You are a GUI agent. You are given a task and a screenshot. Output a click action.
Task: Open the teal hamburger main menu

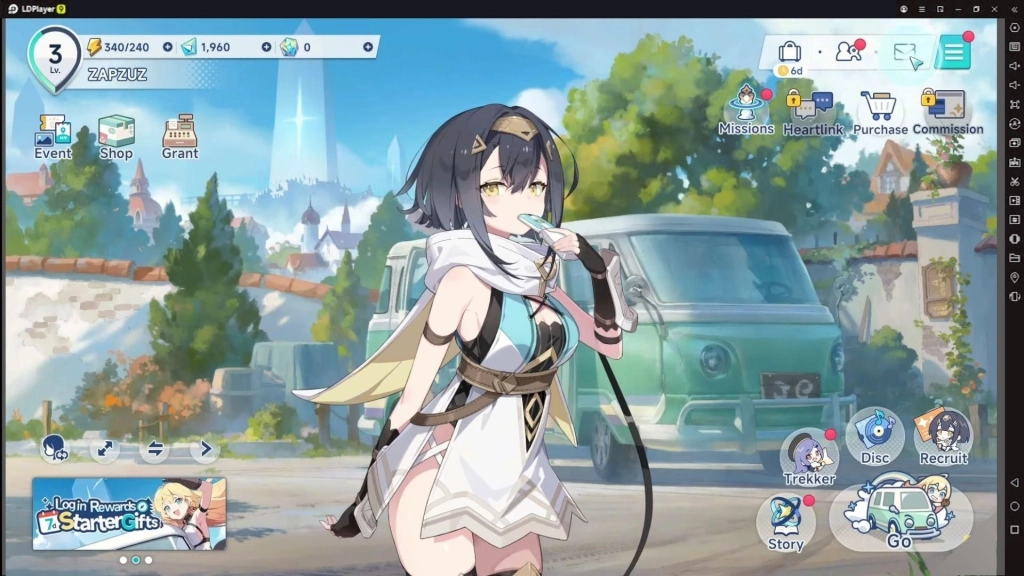(x=953, y=54)
